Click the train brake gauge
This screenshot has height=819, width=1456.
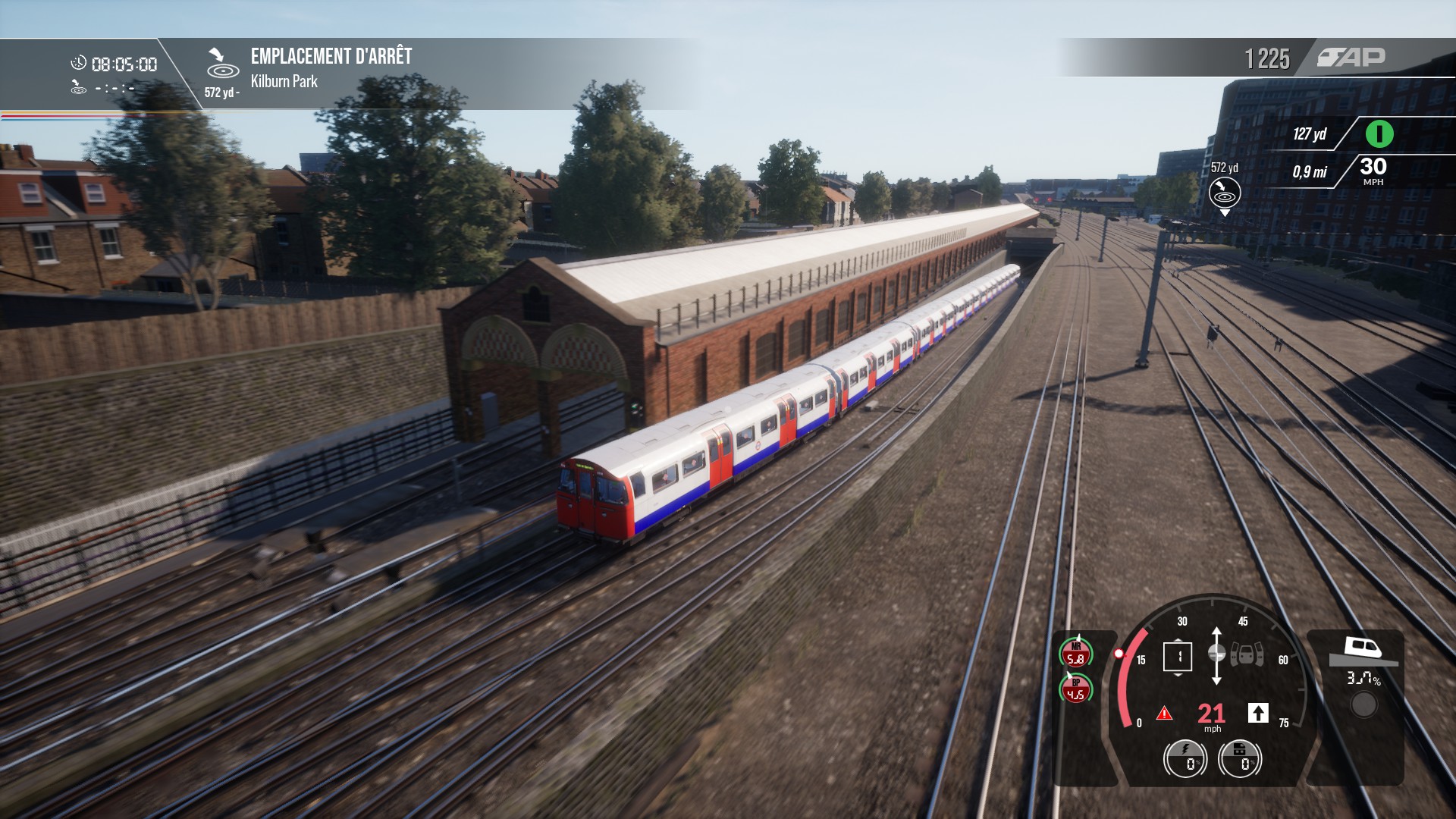[x=1240, y=758]
